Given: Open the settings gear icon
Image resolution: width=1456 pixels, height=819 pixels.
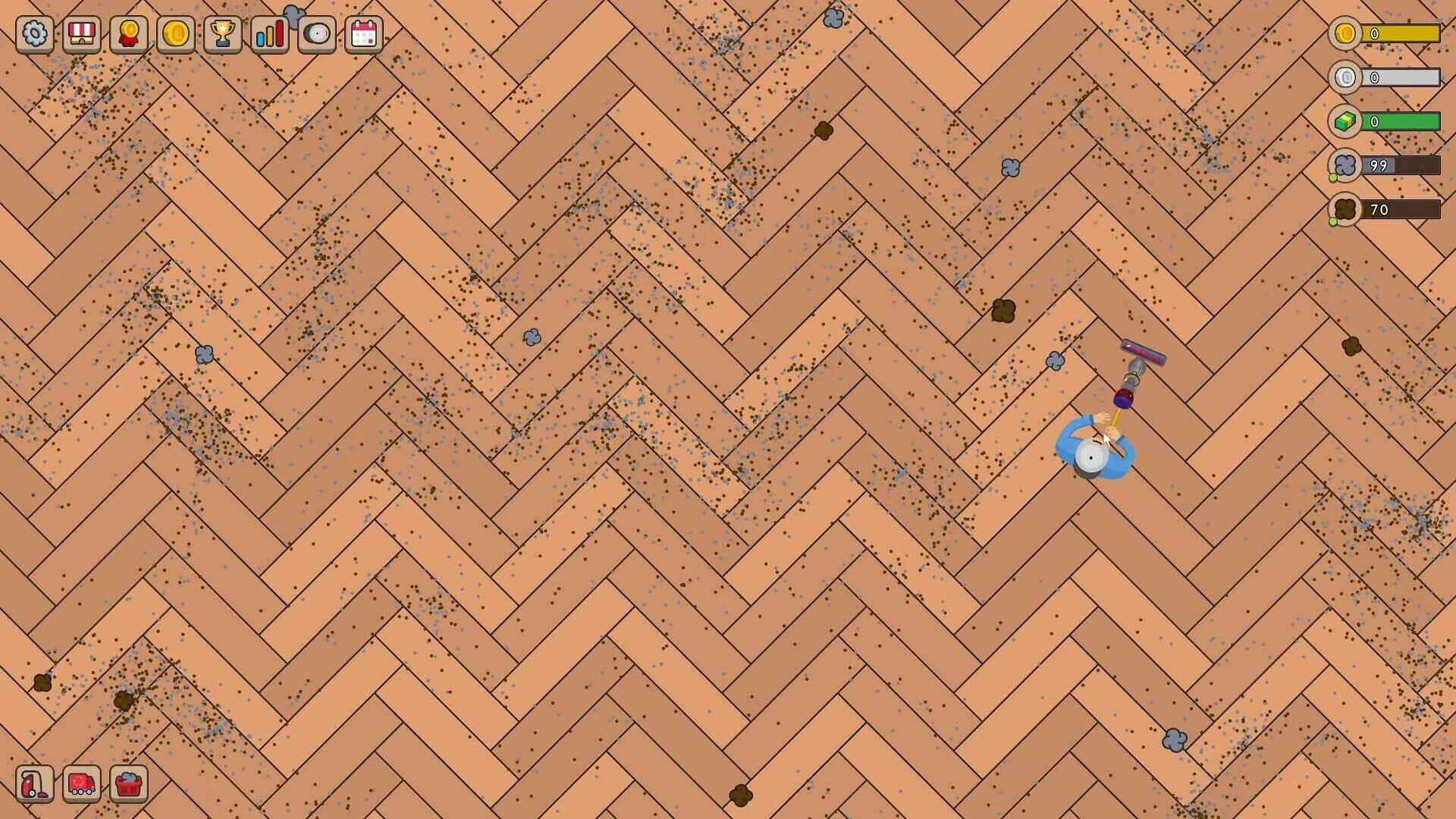Looking at the screenshot, I should click(34, 34).
